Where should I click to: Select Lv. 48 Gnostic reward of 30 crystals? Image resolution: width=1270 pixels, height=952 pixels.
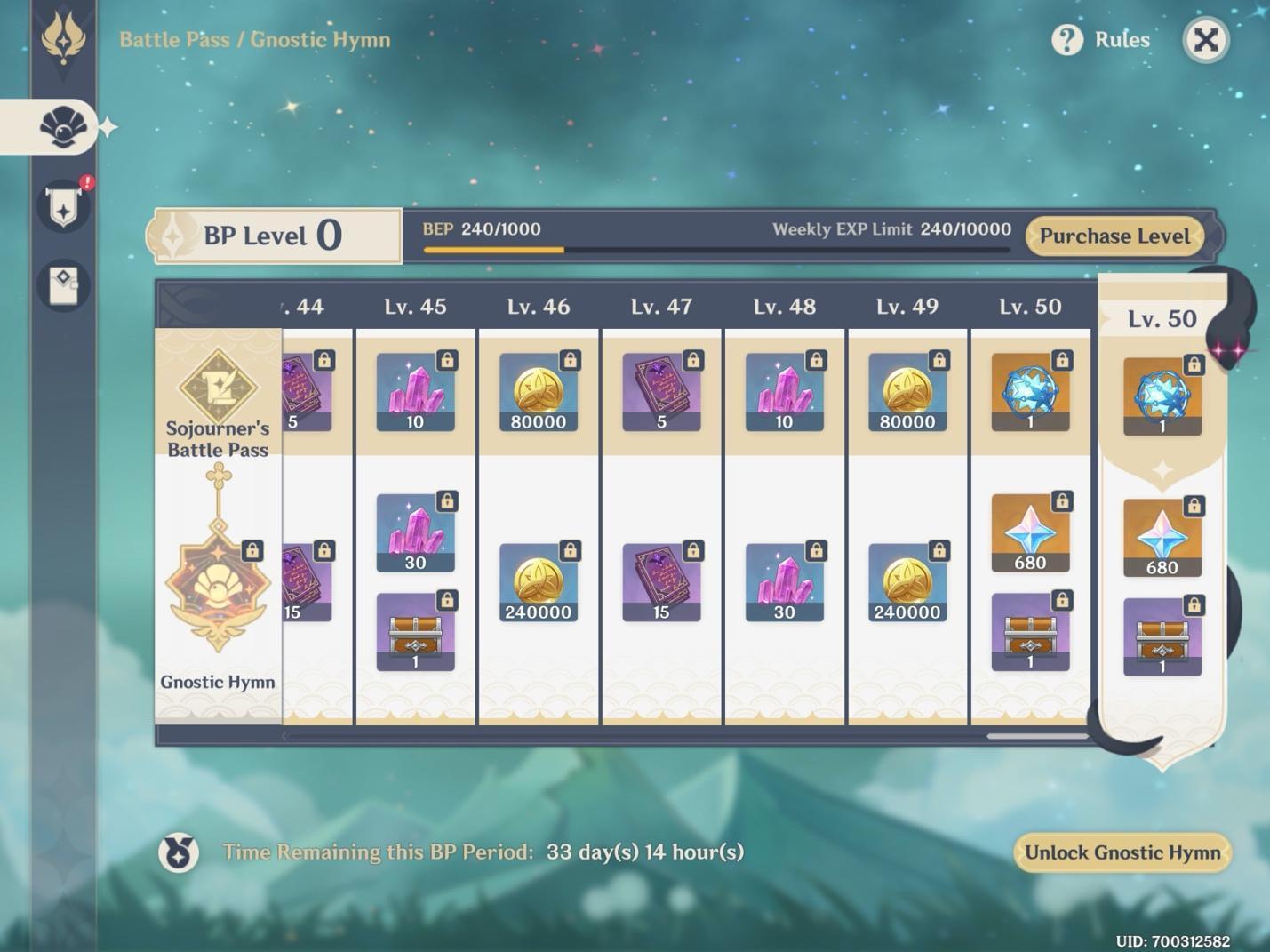coord(784,582)
